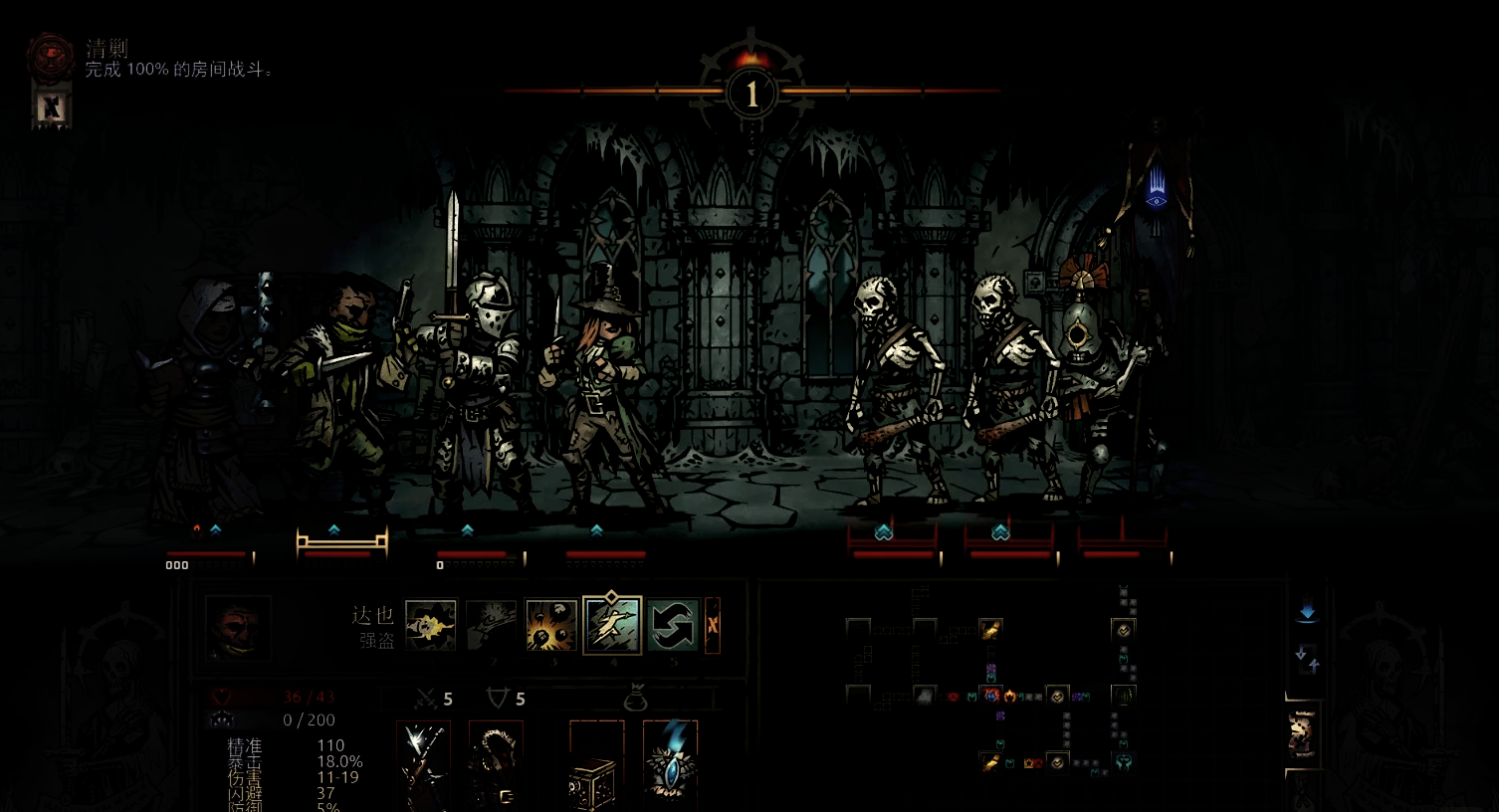Target the helmeted skeleton with the banner
The height and width of the screenshot is (812, 1499).
point(1105,398)
